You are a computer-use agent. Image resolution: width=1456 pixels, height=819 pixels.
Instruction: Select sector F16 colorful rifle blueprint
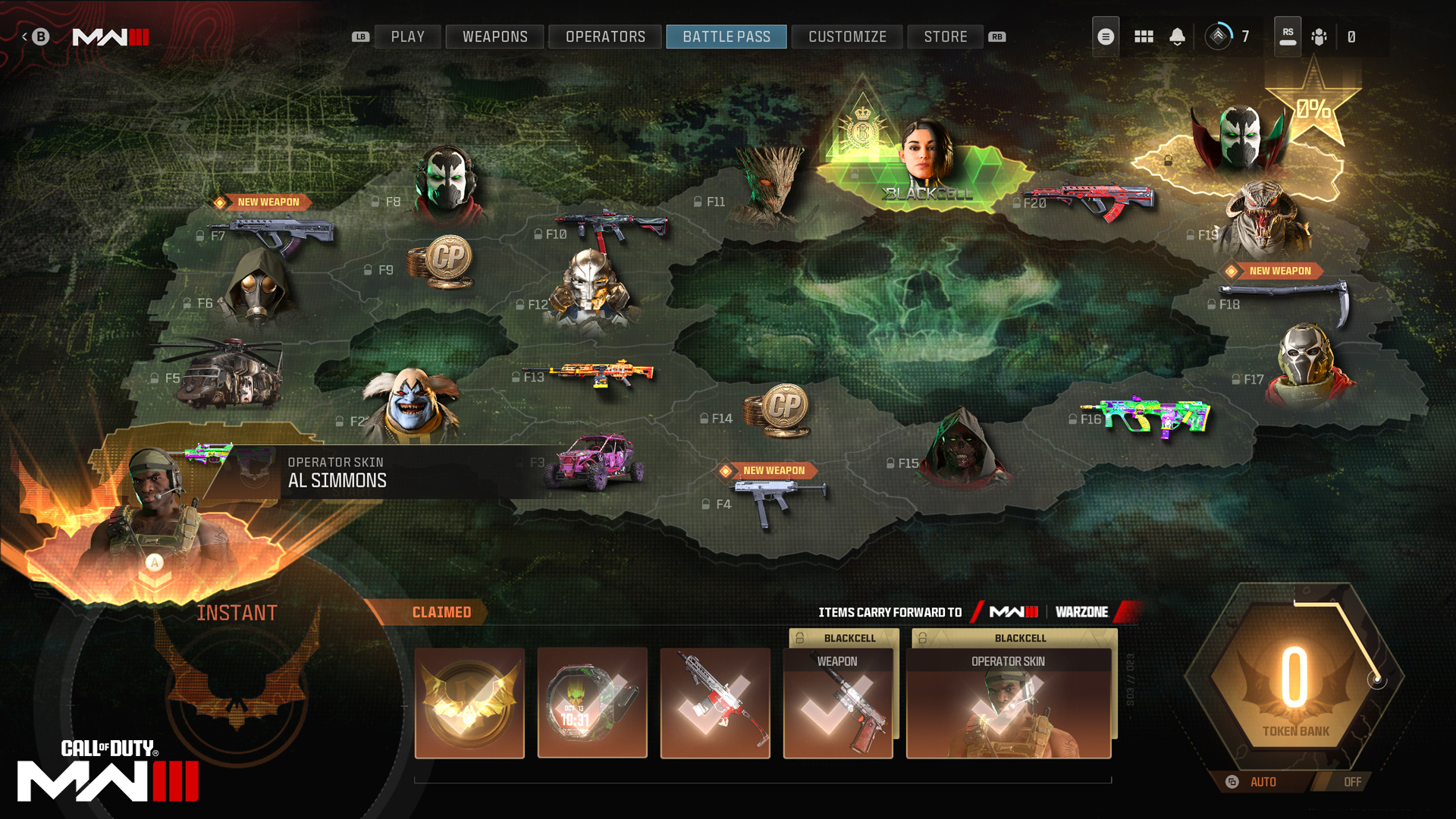click(1145, 416)
